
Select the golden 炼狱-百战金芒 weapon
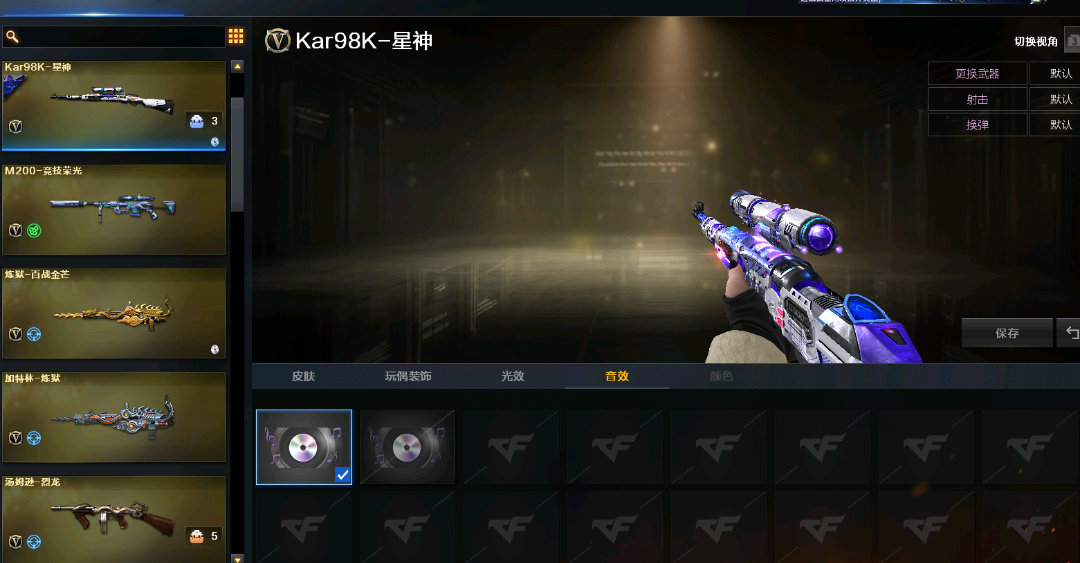[113, 313]
